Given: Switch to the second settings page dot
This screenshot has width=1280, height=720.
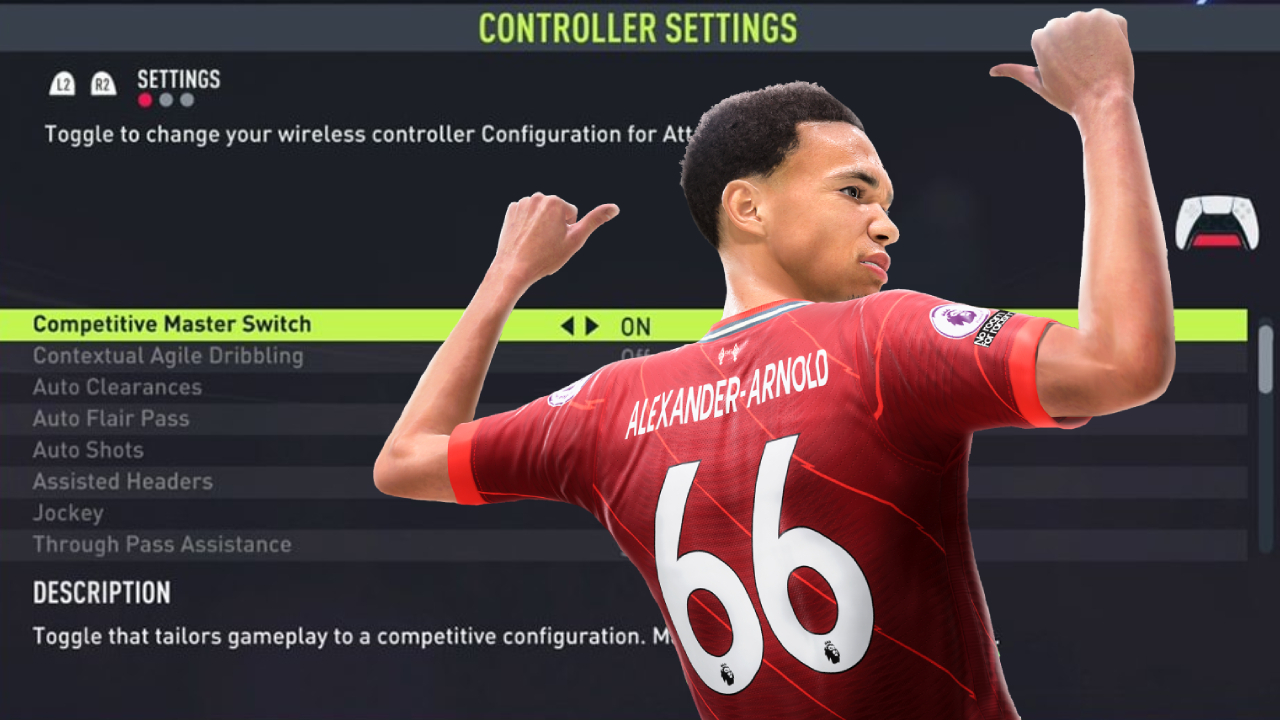Looking at the screenshot, I should pos(166,100).
